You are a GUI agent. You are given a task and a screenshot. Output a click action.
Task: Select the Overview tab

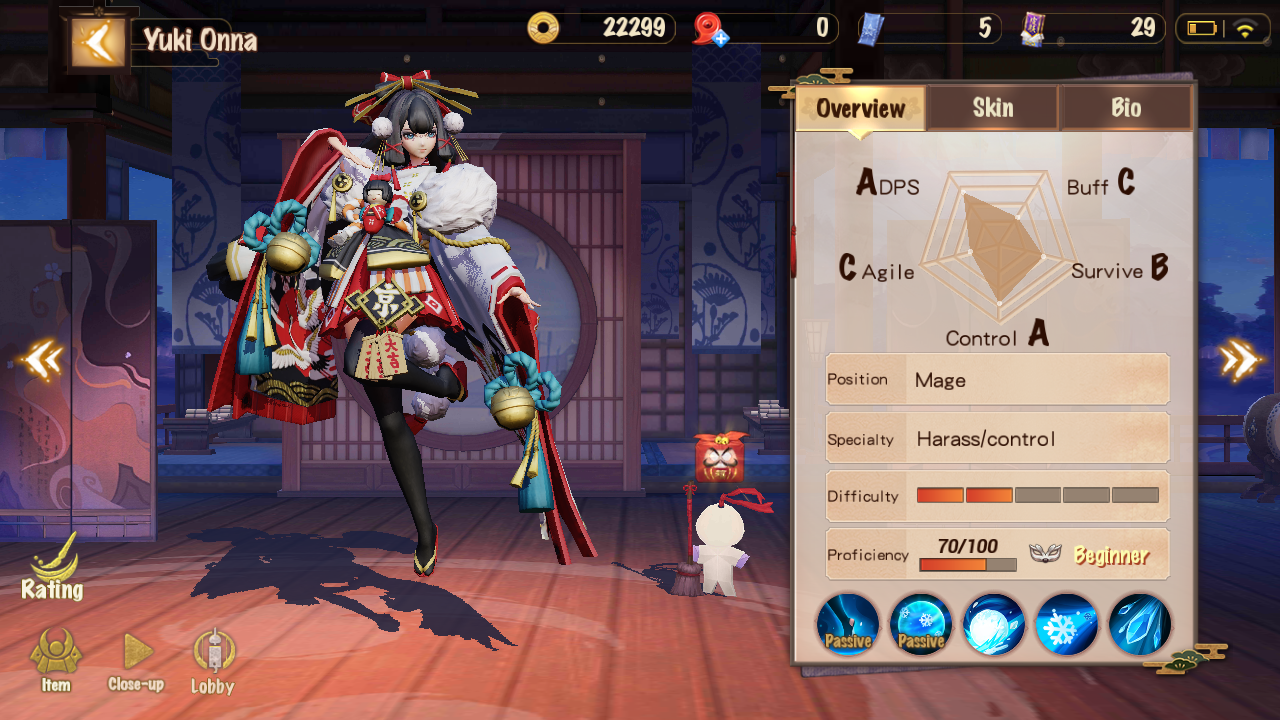point(860,108)
